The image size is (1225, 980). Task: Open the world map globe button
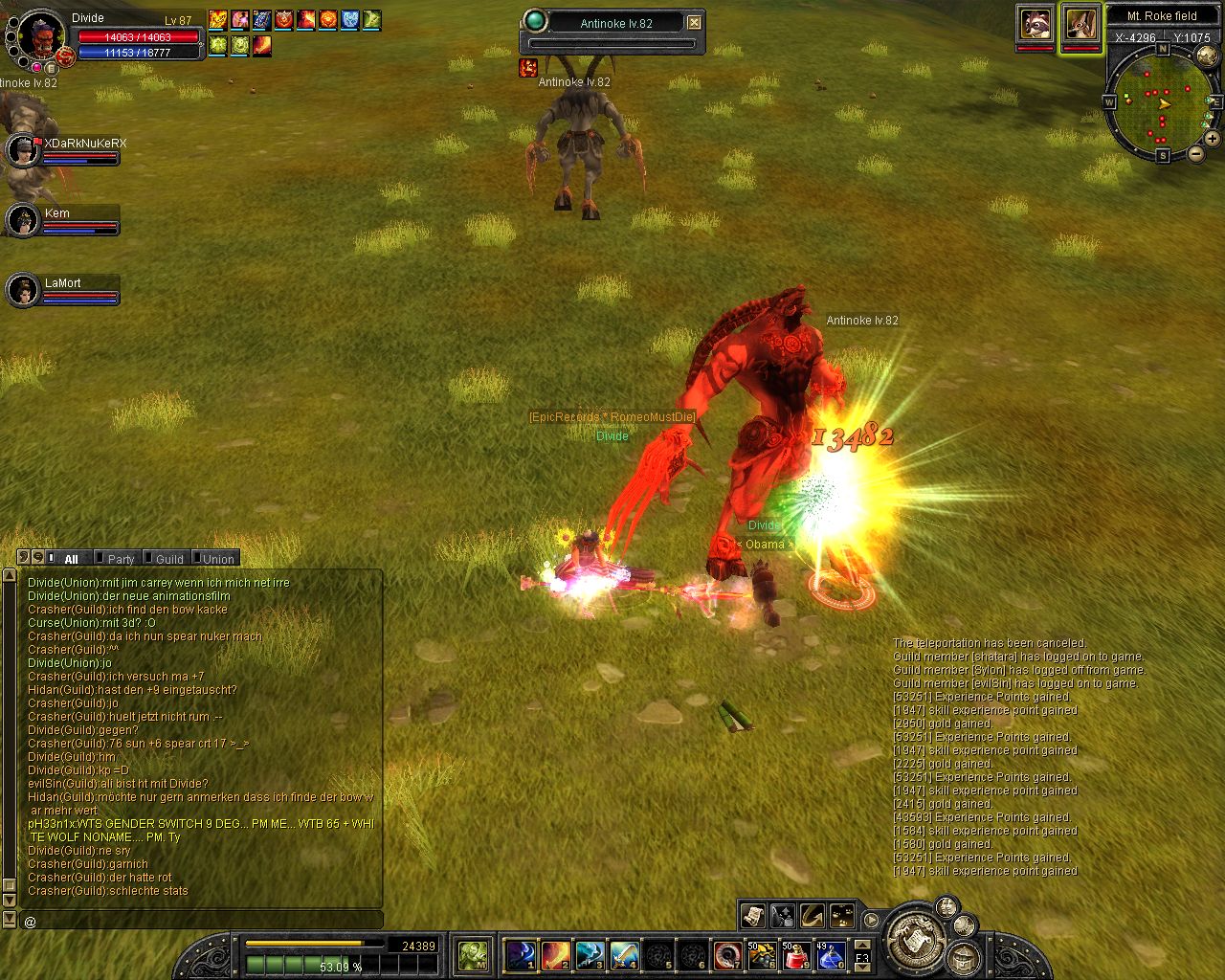click(1207, 57)
